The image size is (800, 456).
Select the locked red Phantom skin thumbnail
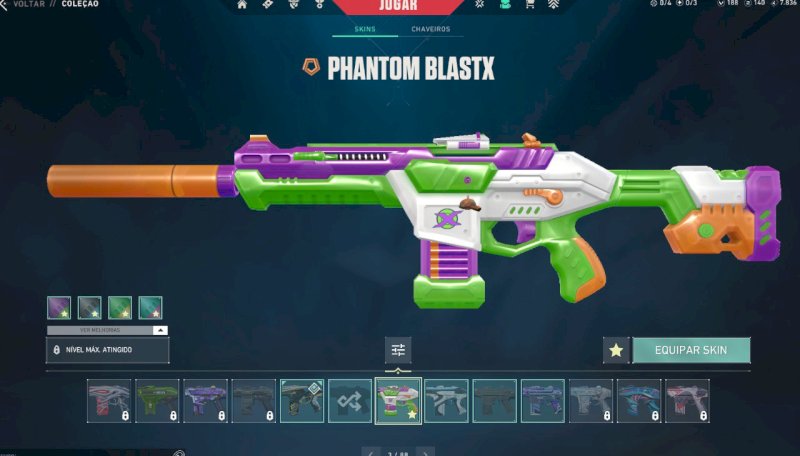tap(109, 400)
